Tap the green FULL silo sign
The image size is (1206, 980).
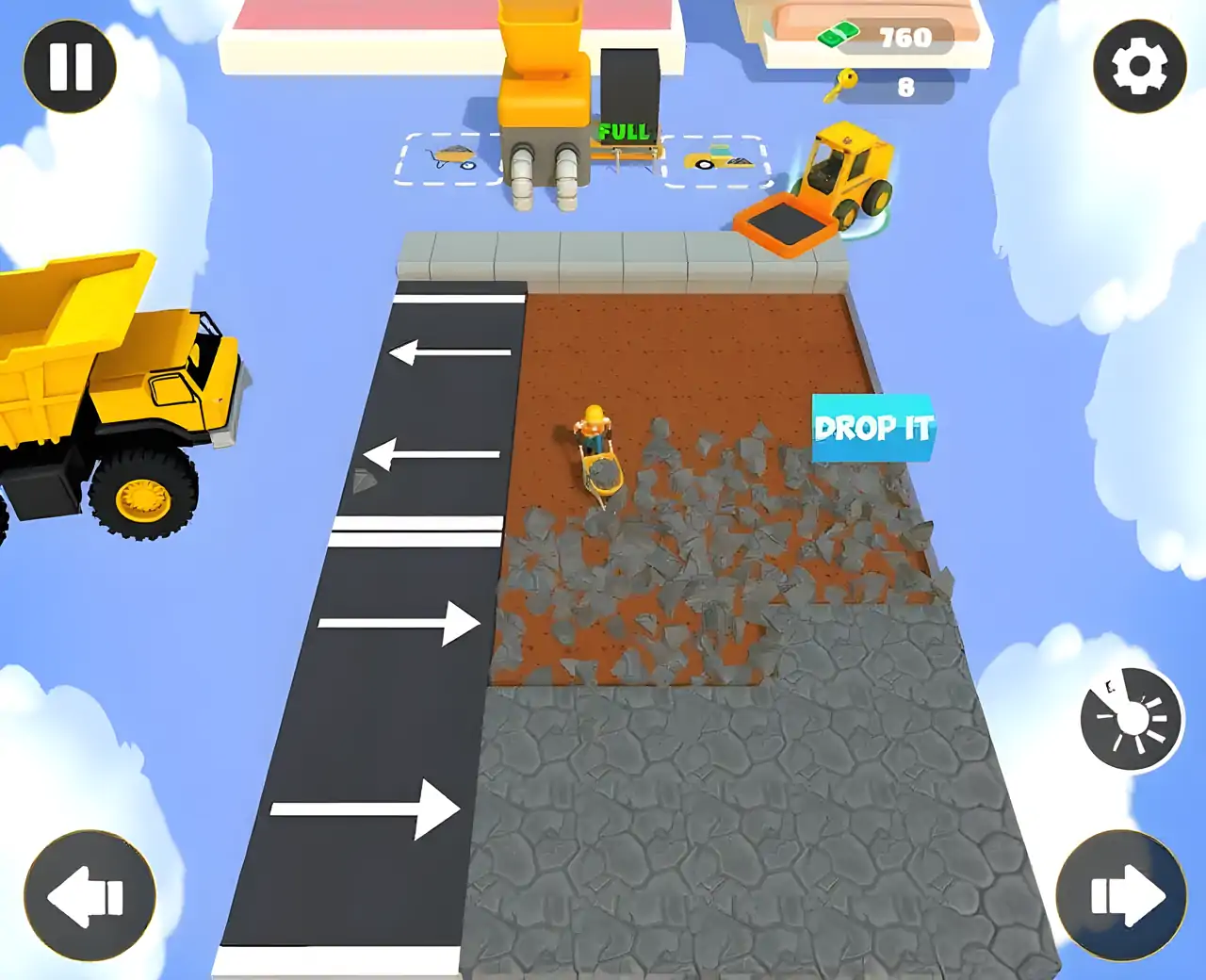point(624,129)
